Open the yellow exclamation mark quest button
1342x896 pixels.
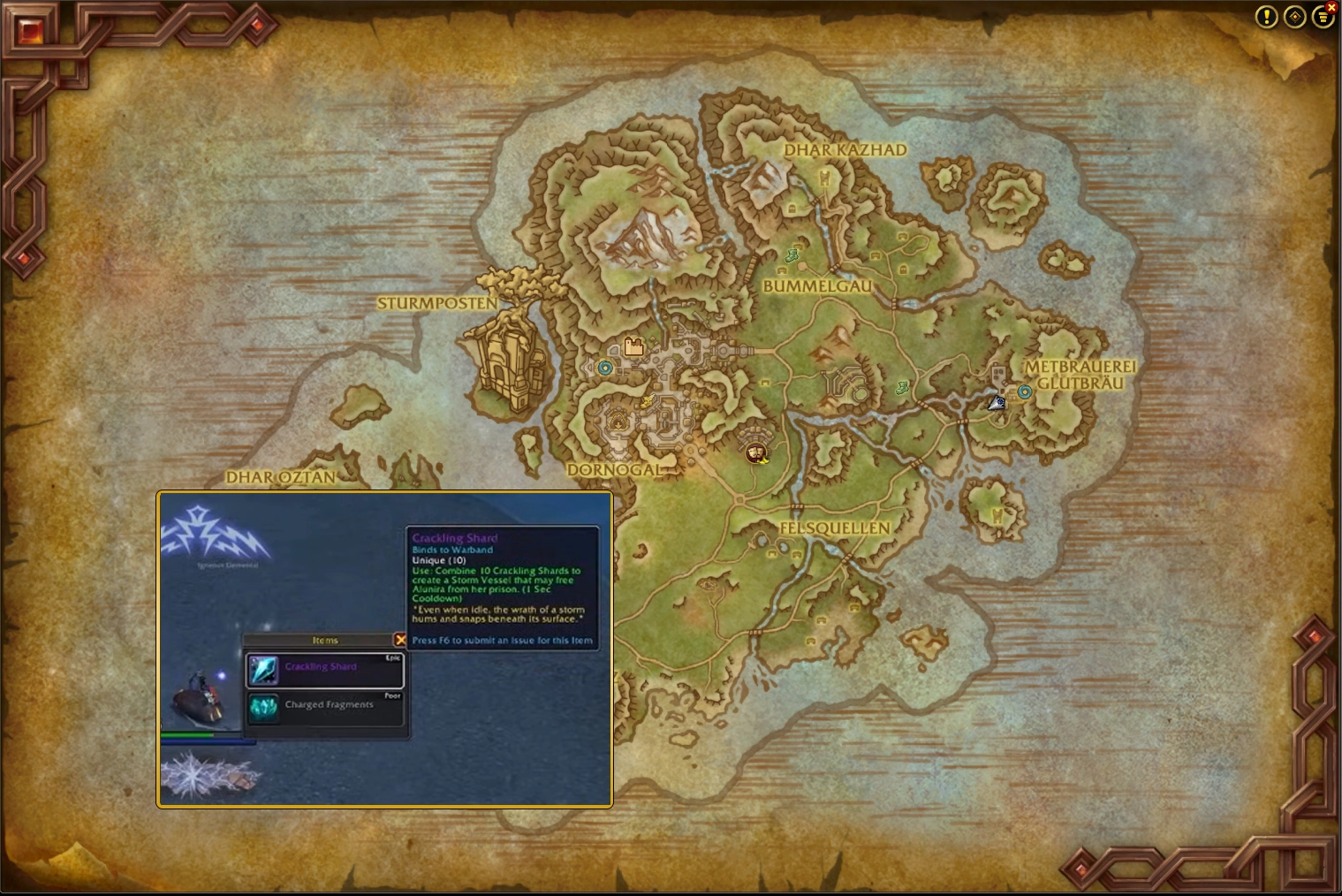pyautogui.click(x=1266, y=17)
